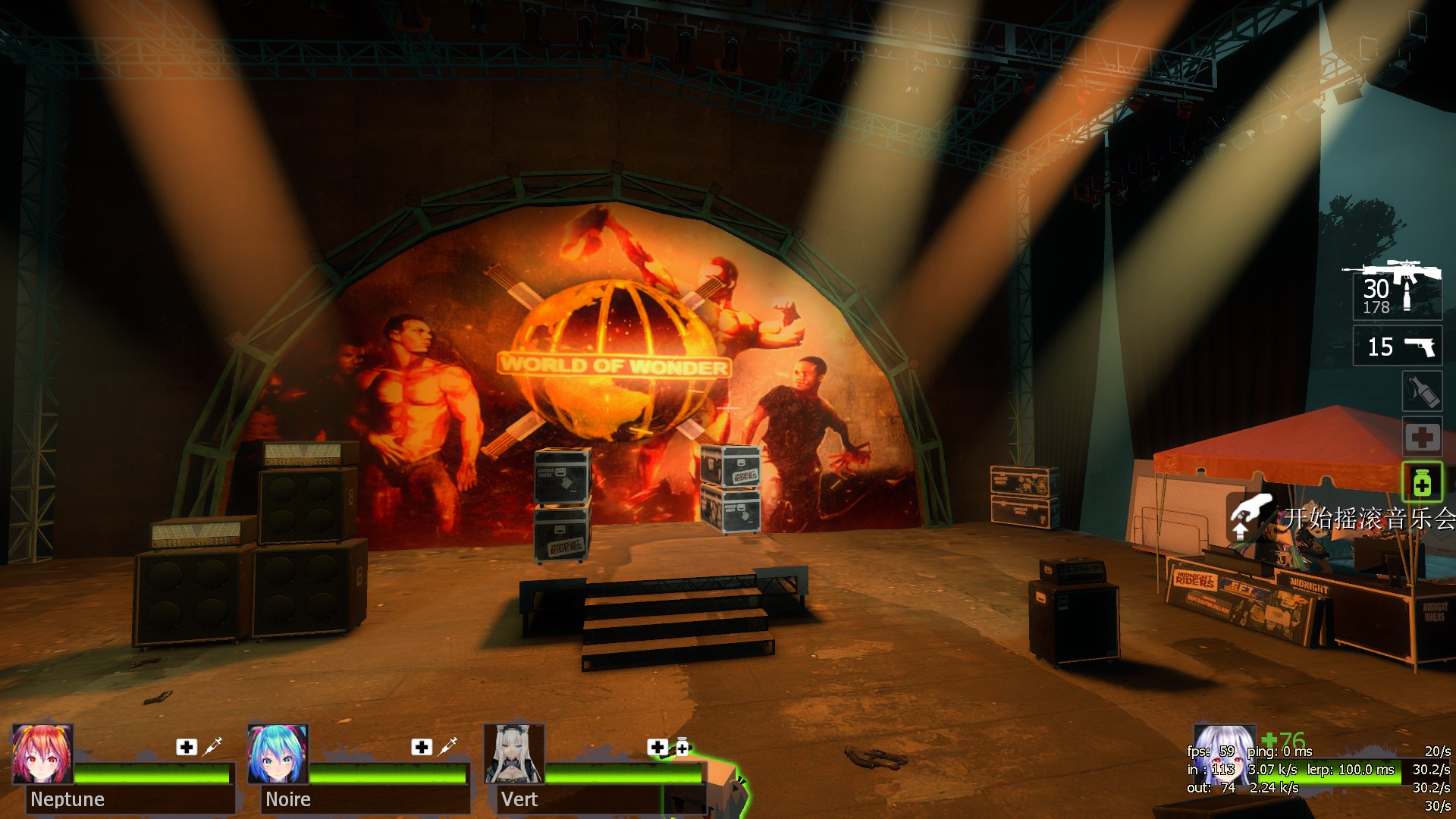The height and width of the screenshot is (819, 1456).
Task: Click Noire's teammate portrait
Action: (x=278, y=754)
